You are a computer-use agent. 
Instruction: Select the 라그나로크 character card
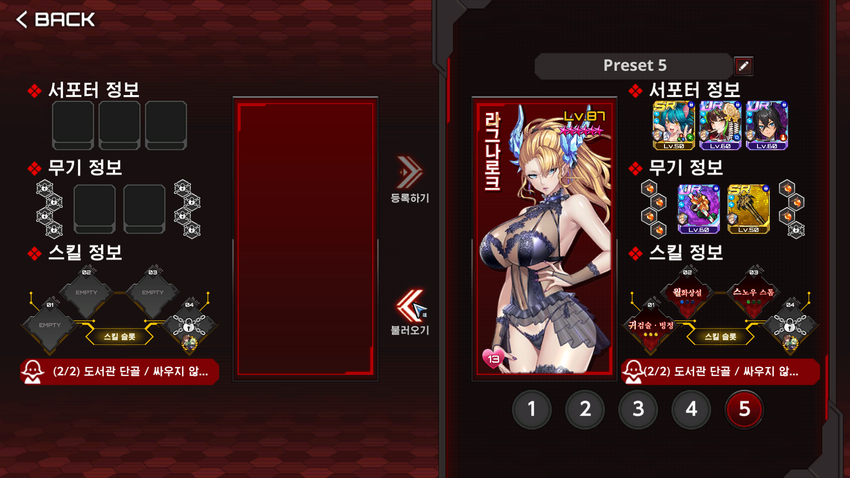(545, 238)
